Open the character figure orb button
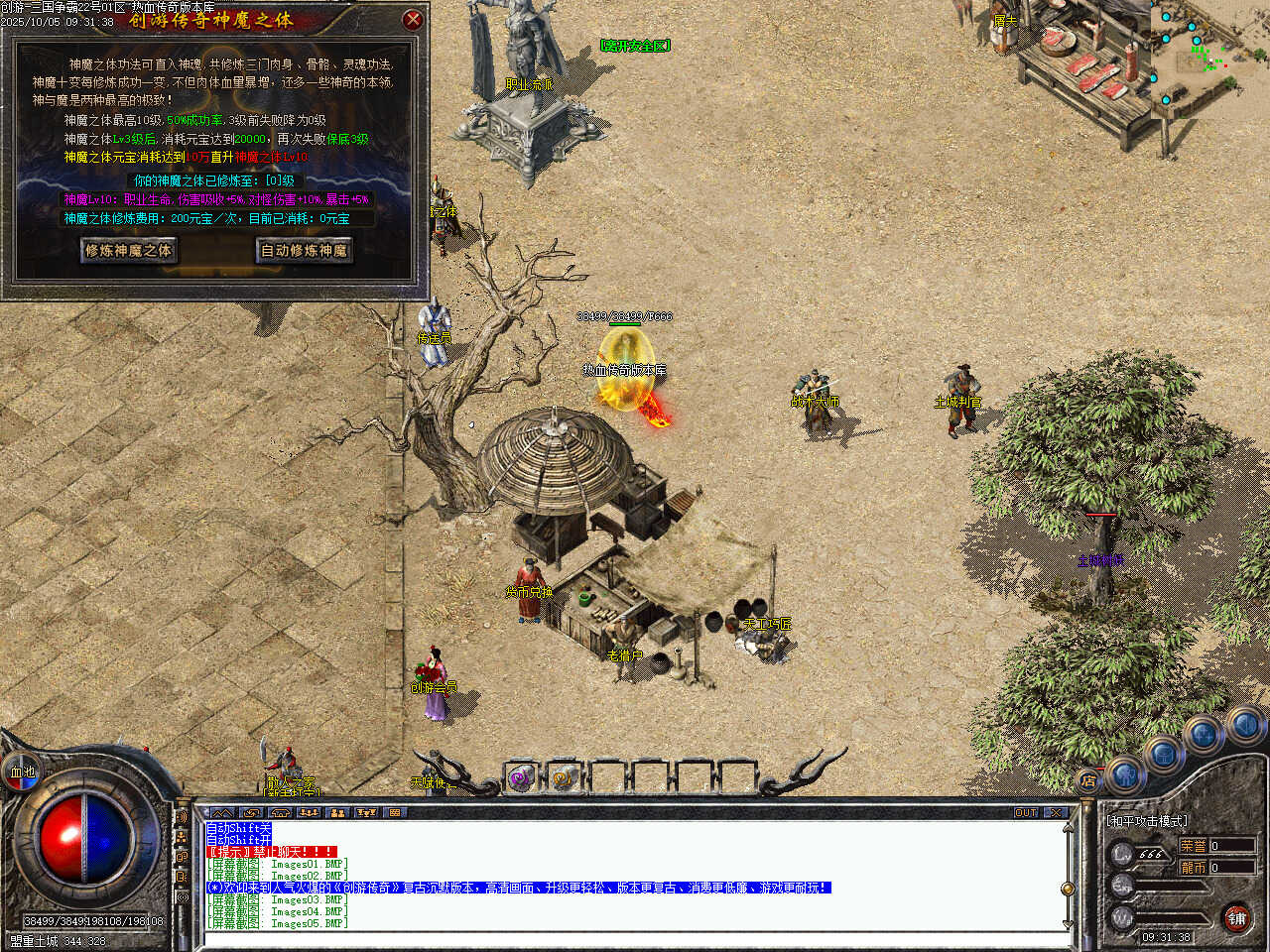The height and width of the screenshot is (952, 1270). pos(1125,773)
